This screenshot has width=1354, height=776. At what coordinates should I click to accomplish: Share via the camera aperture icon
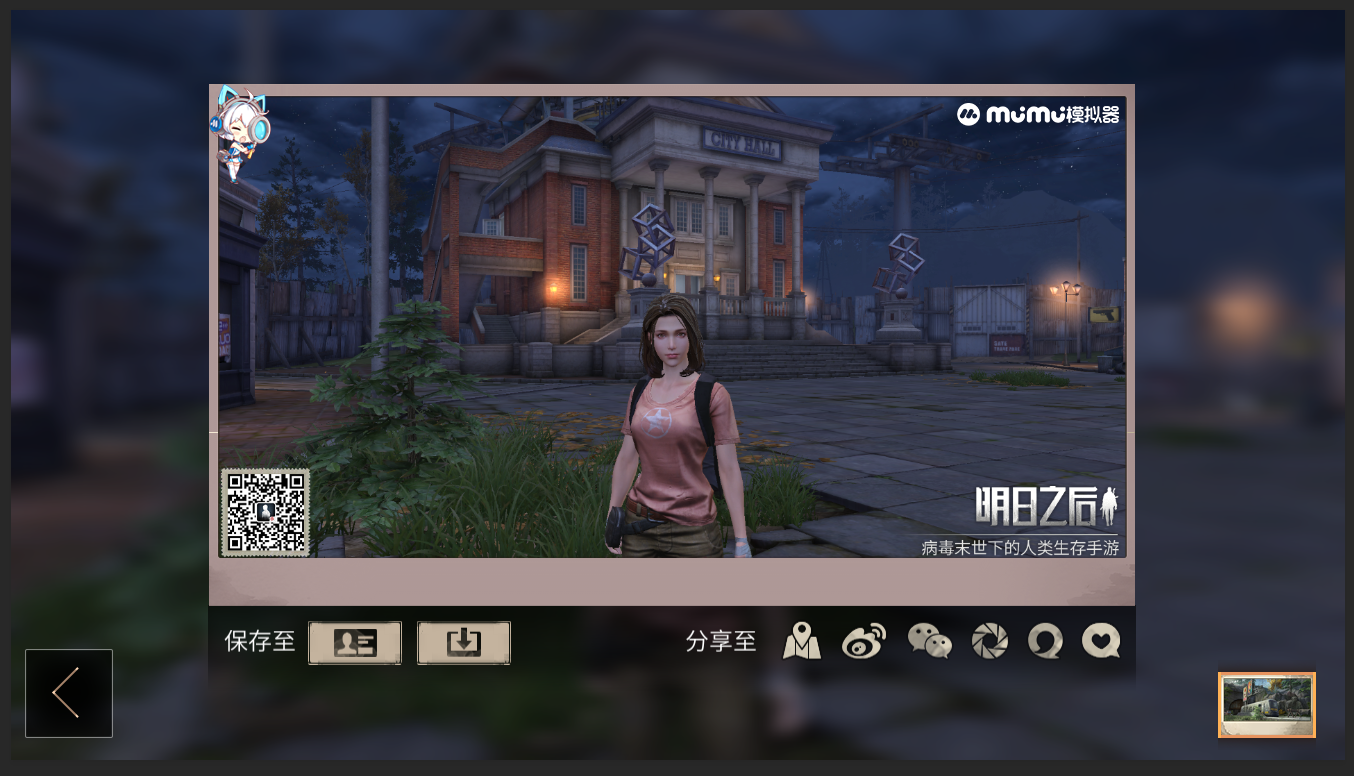(990, 641)
